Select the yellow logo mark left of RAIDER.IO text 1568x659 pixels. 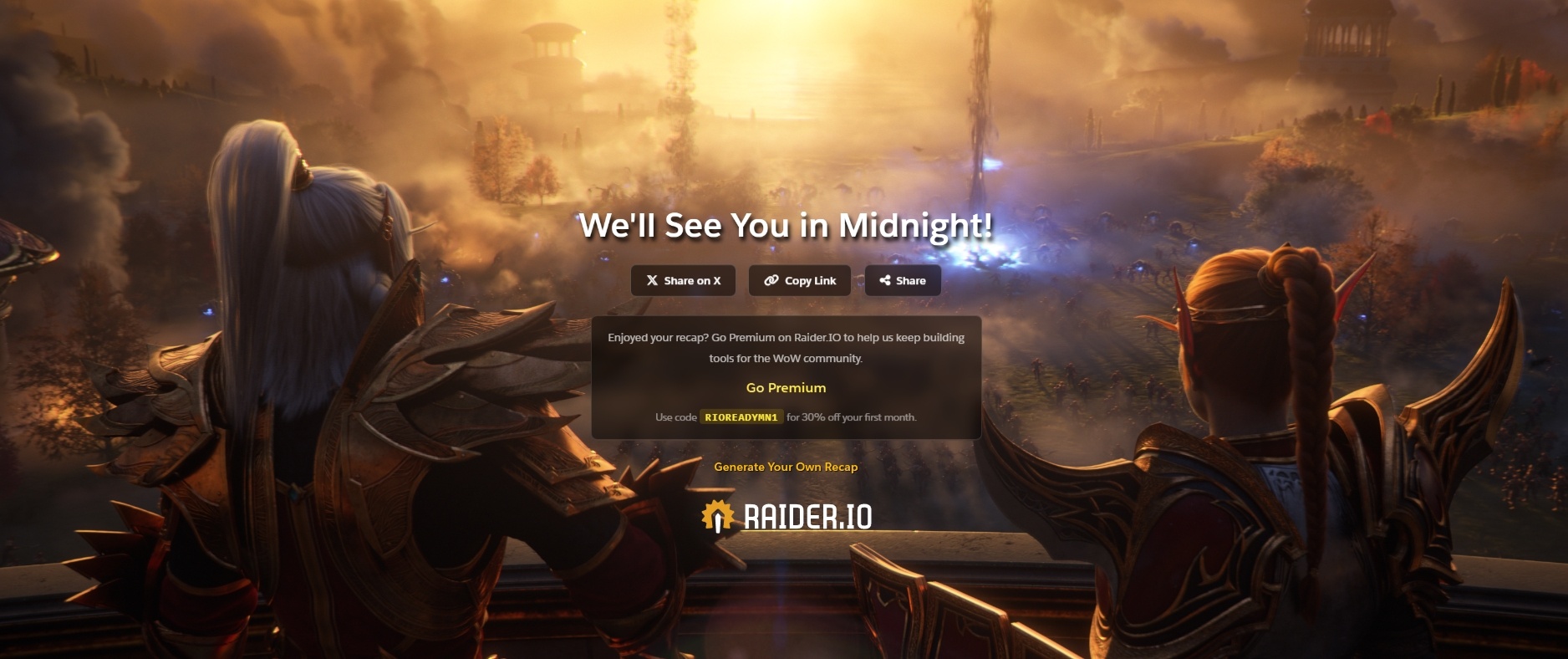[x=717, y=518]
